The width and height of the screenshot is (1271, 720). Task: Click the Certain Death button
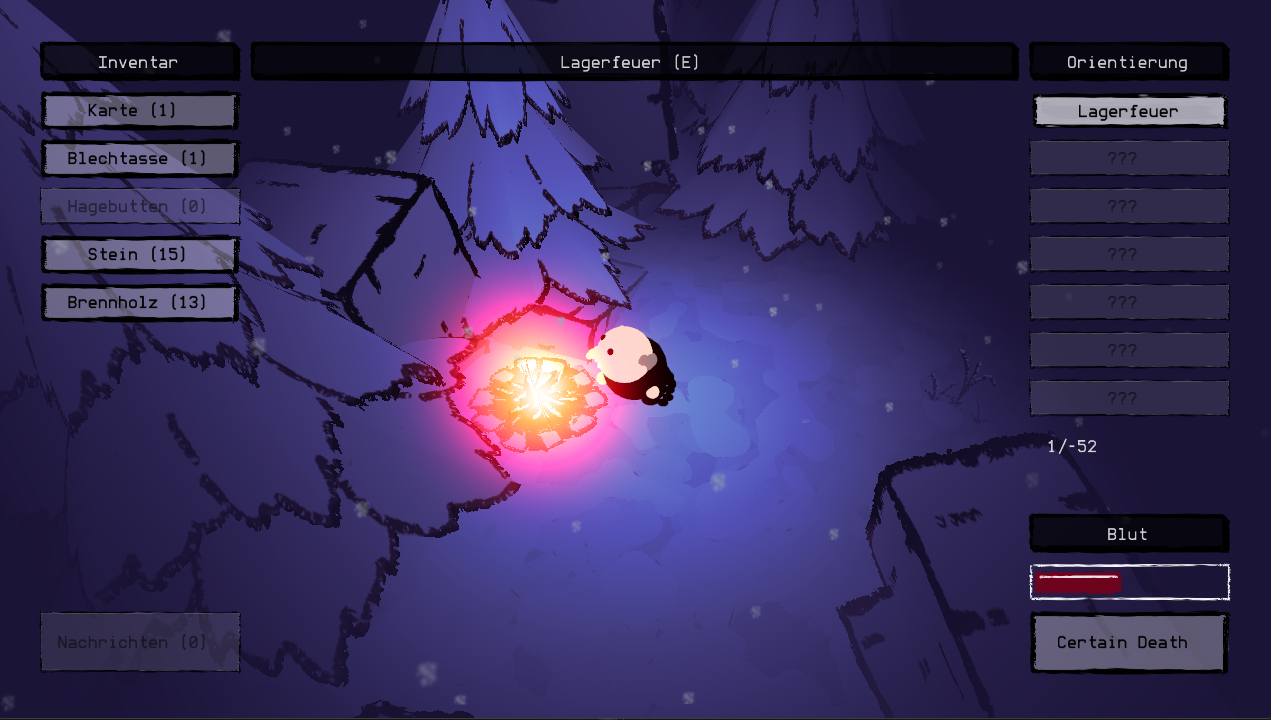point(1128,642)
